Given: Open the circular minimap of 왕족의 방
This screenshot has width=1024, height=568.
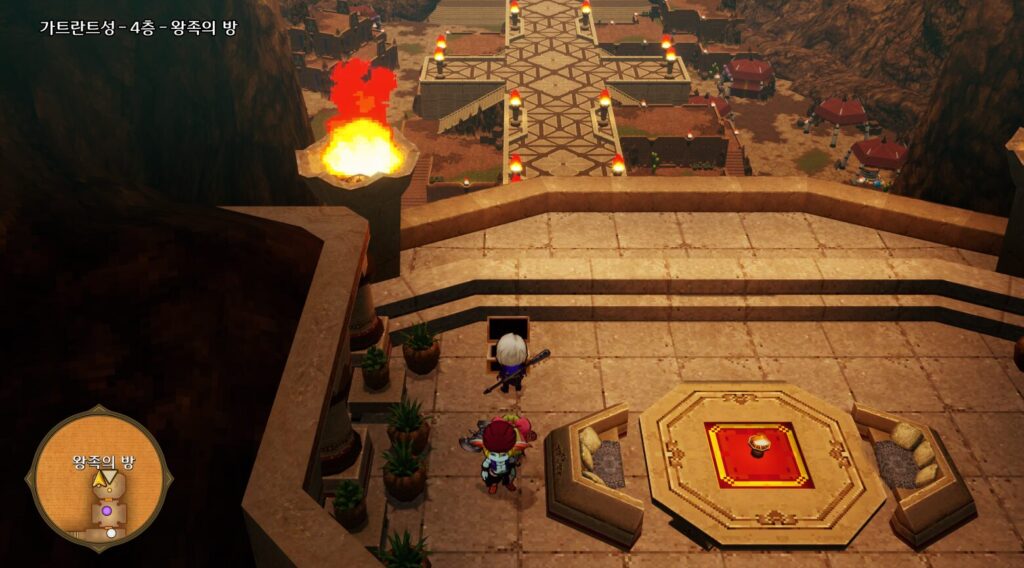Looking at the screenshot, I should pos(99,479).
